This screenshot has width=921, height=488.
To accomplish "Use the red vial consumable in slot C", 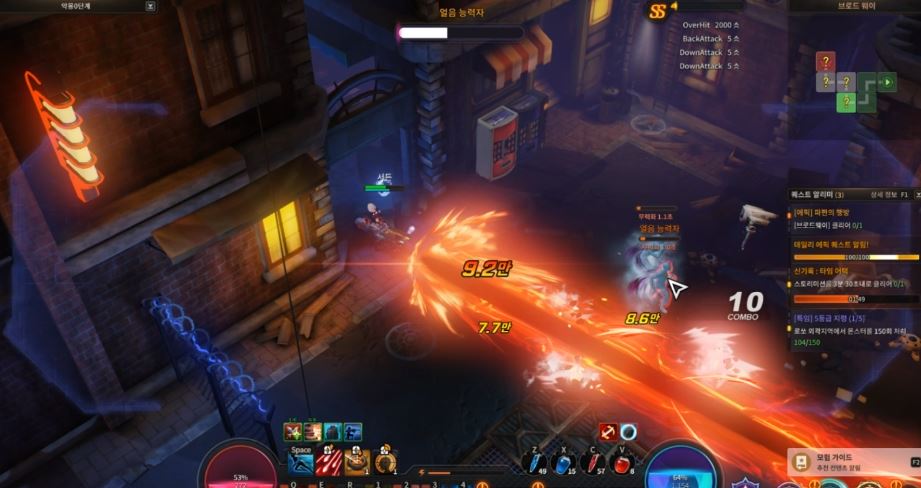I will point(595,462).
